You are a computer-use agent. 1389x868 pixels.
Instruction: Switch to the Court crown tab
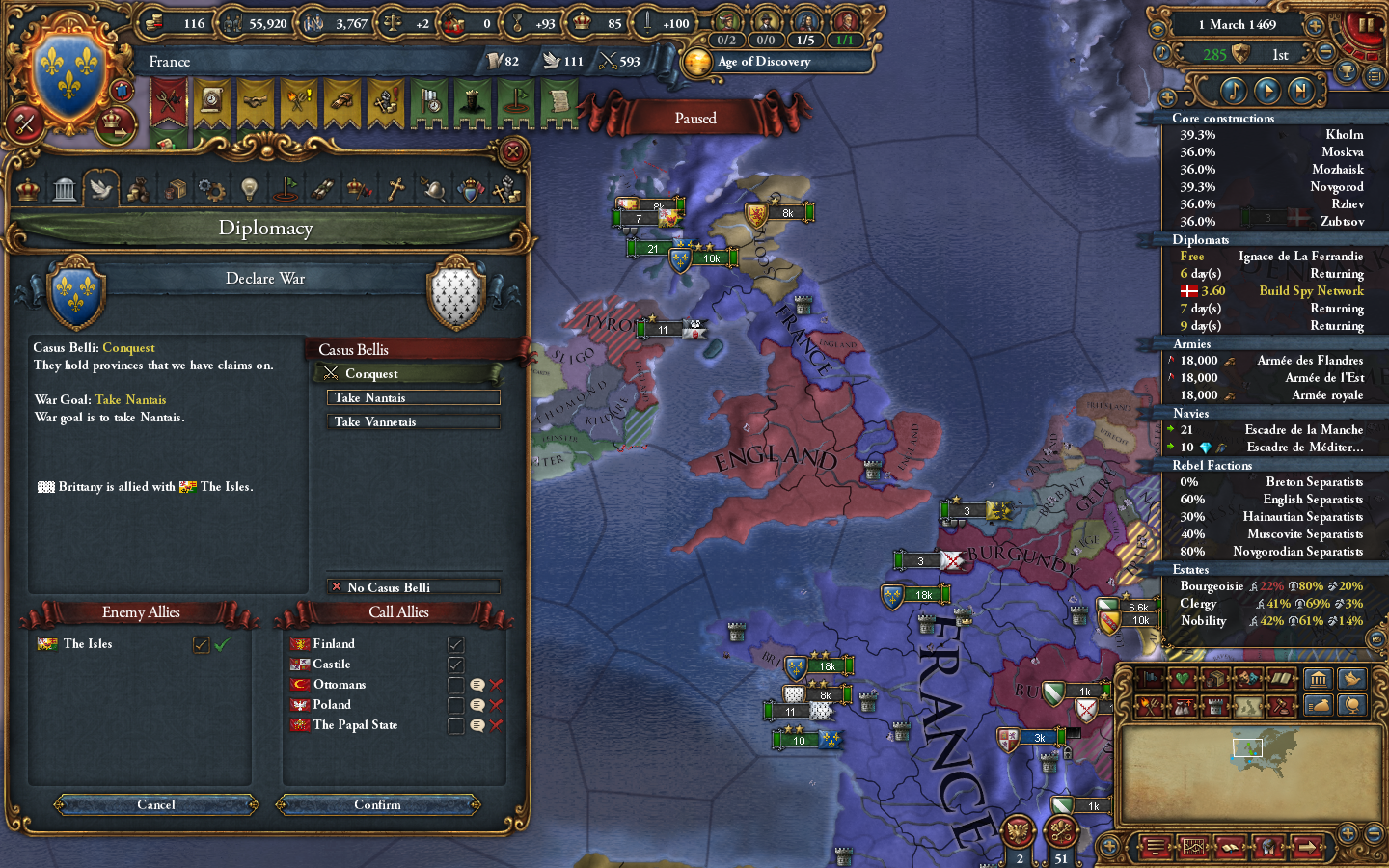click(27, 187)
